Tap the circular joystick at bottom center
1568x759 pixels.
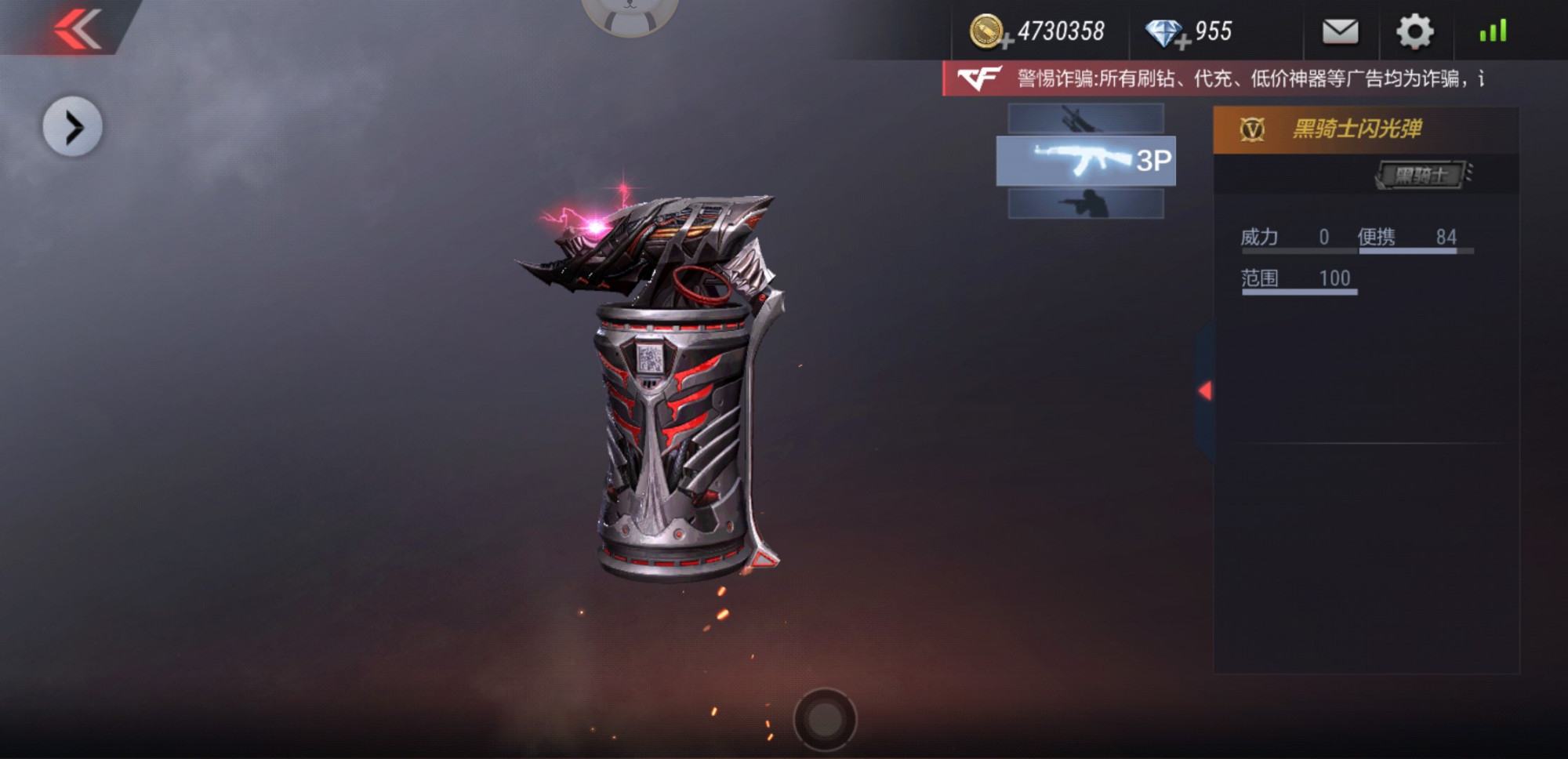coord(825,719)
